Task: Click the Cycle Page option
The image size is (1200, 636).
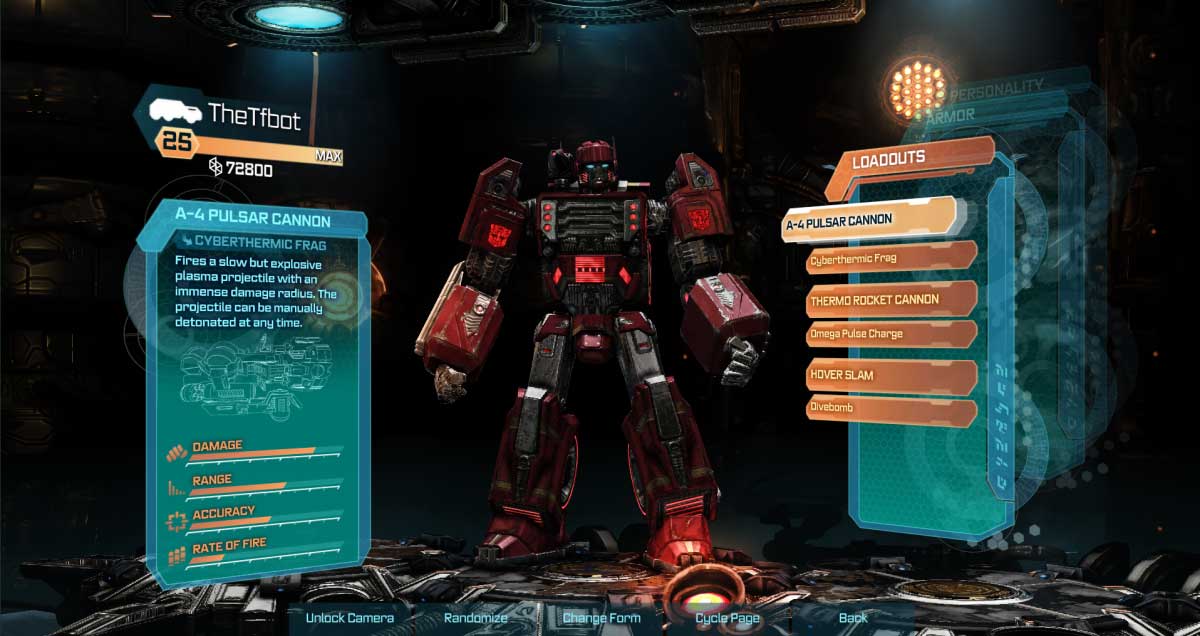Action: click(728, 617)
